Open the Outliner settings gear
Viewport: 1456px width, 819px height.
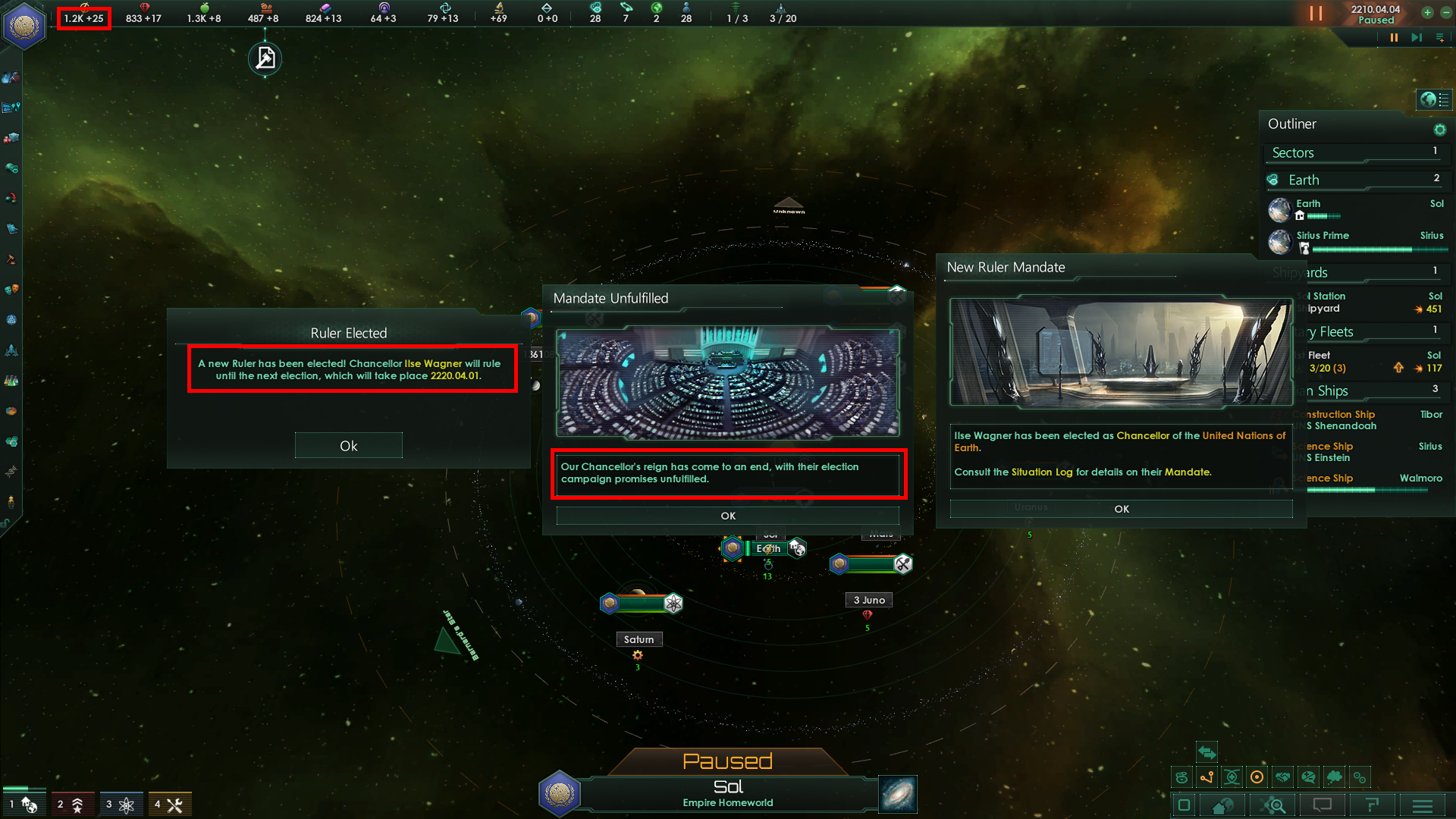[x=1439, y=130]
